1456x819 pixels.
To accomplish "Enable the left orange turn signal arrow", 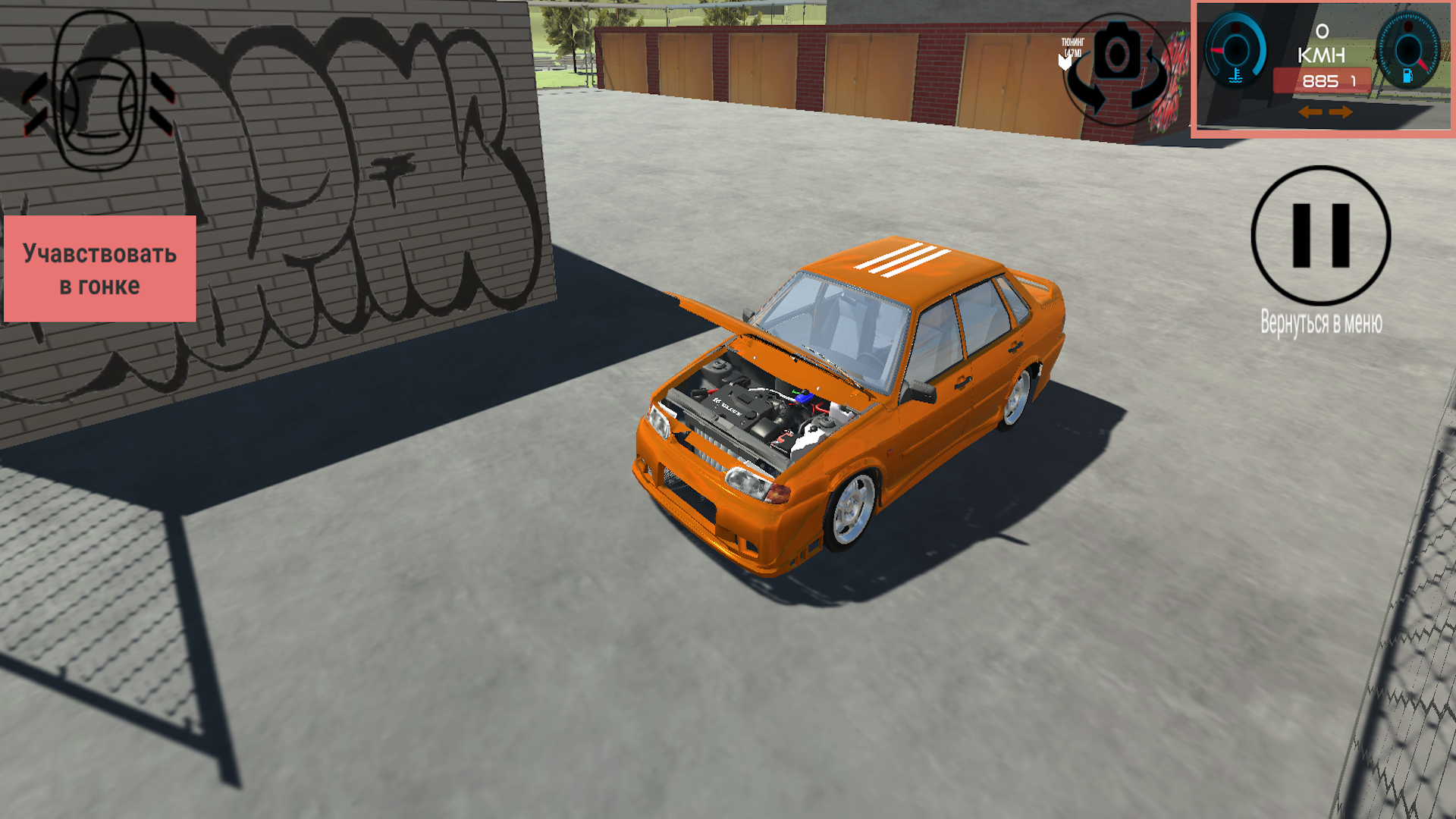I will click(1310, 113).
